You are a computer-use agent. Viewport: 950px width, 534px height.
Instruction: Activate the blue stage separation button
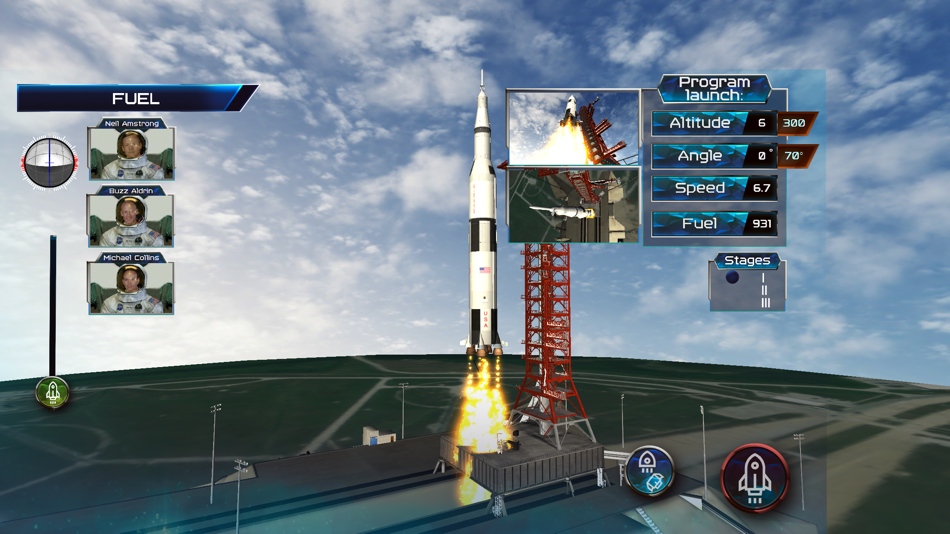pyautogui.click(x=649, y=471)
